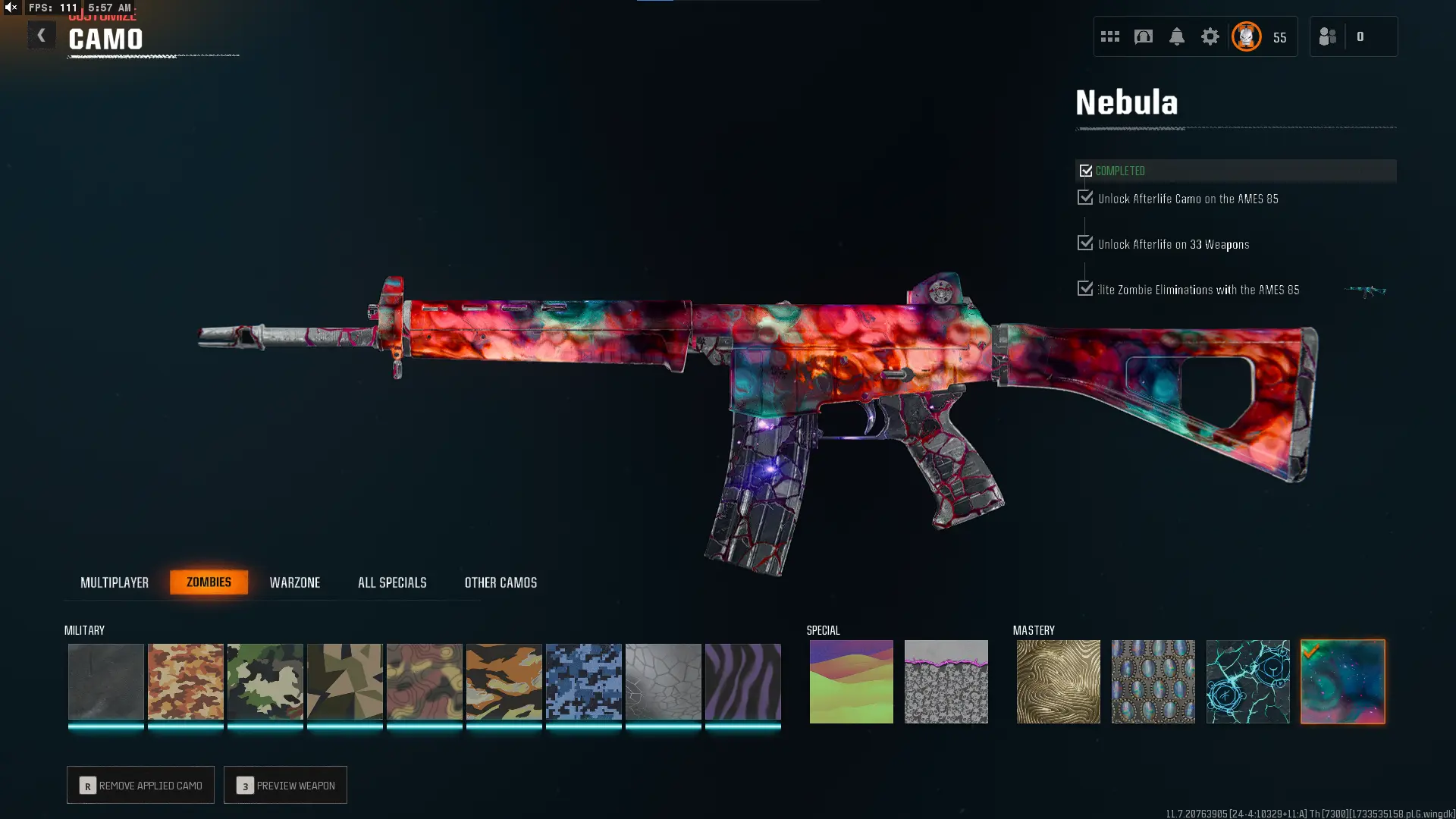Pick the purple zebra stripe camo
Image resolution: width=1456 pixels, height=819 pixels.
pos(742,681)
